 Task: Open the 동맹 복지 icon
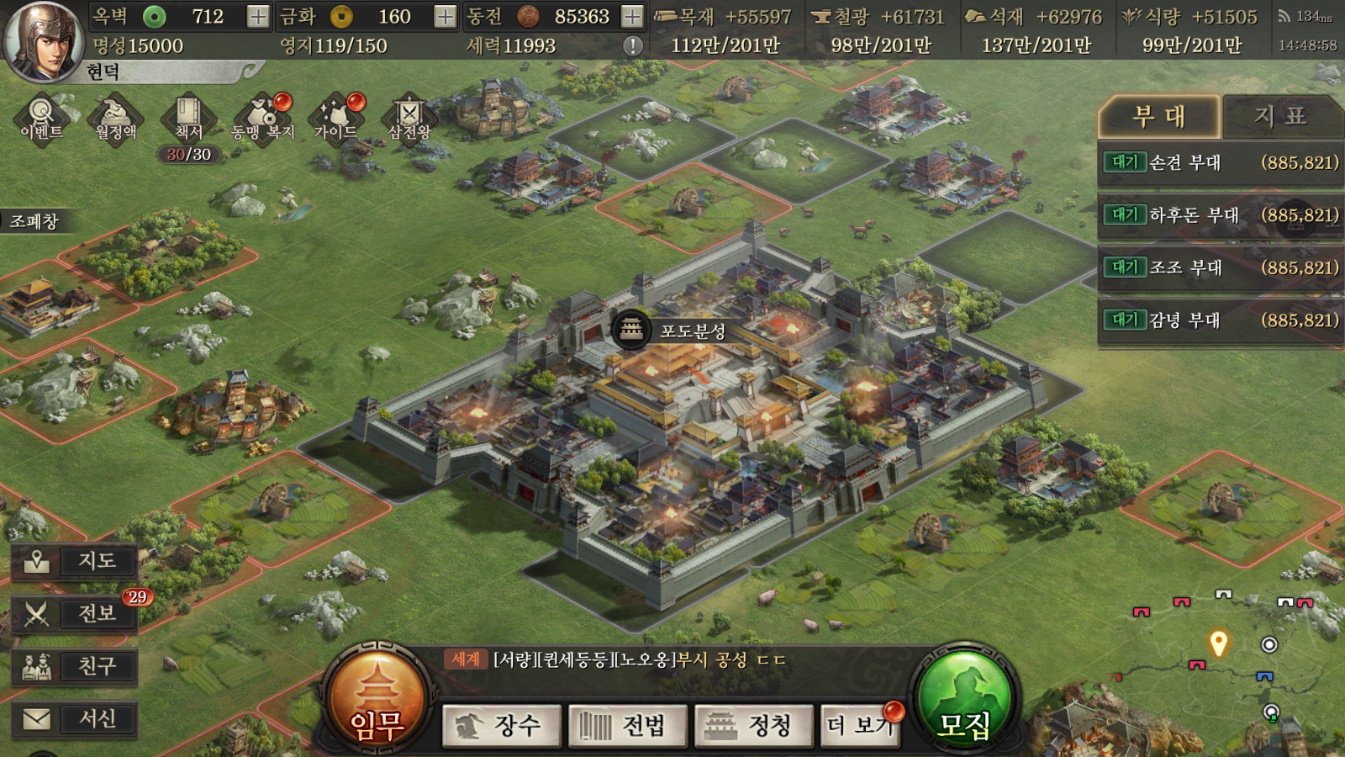263,119
